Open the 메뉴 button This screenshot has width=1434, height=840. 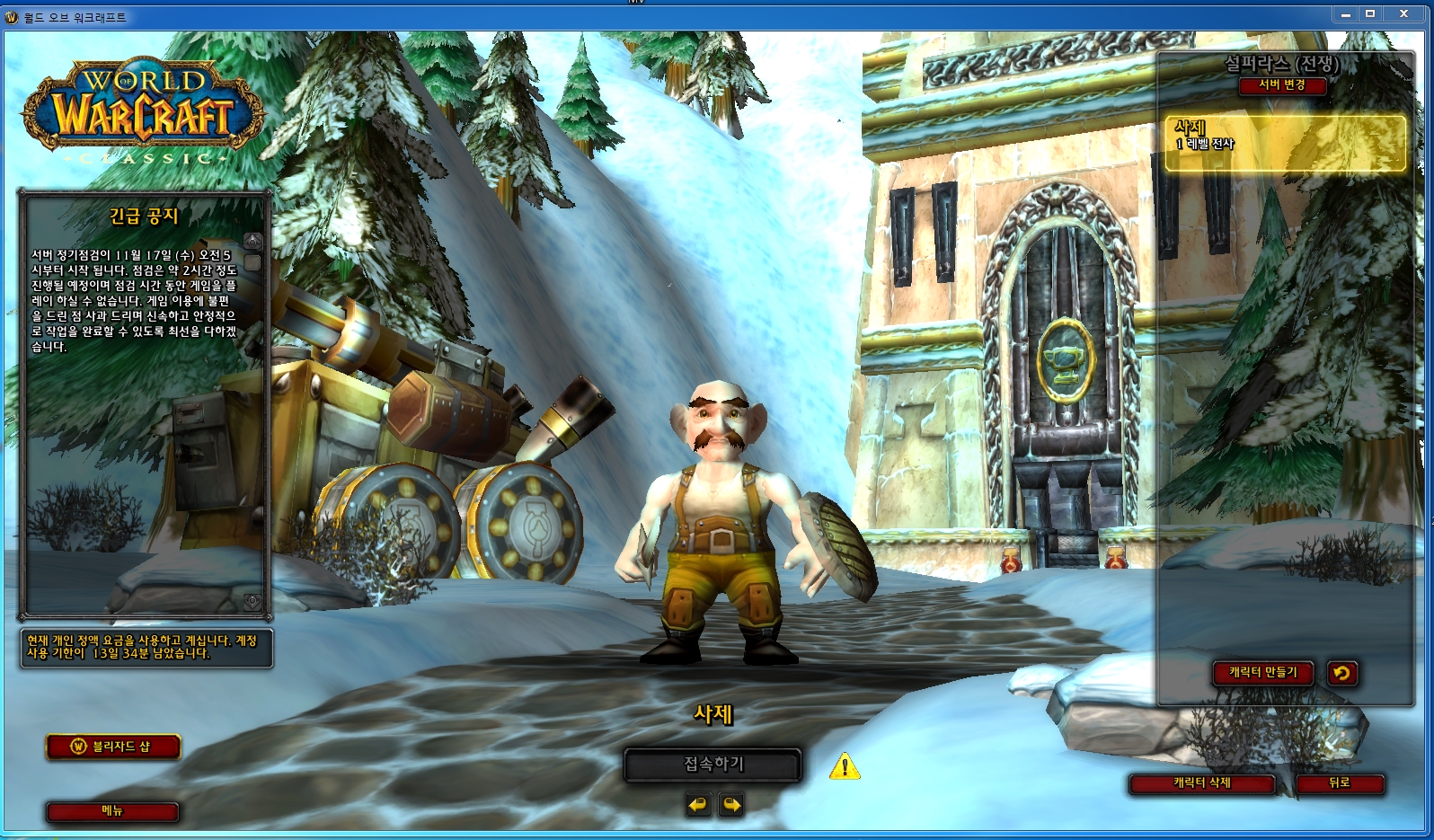pyautogui.click(x=112, y=811)
